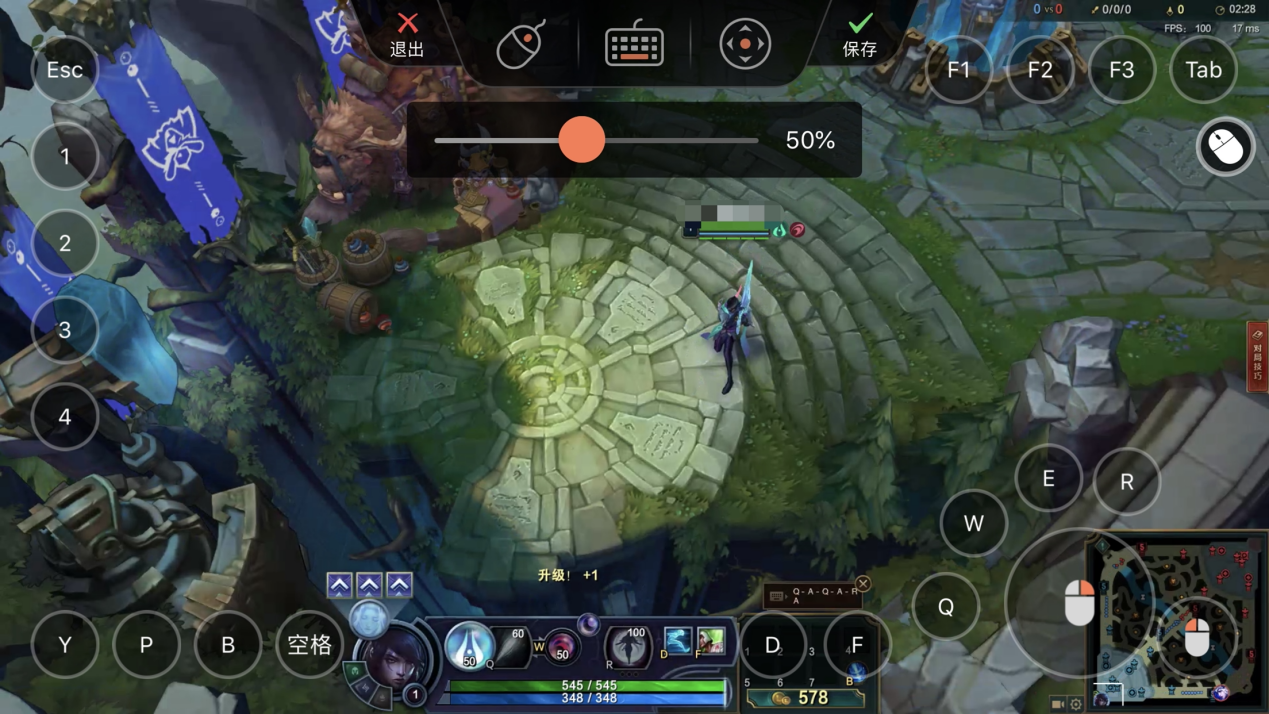Tap the F3 virtual key

click(1121, 70)
